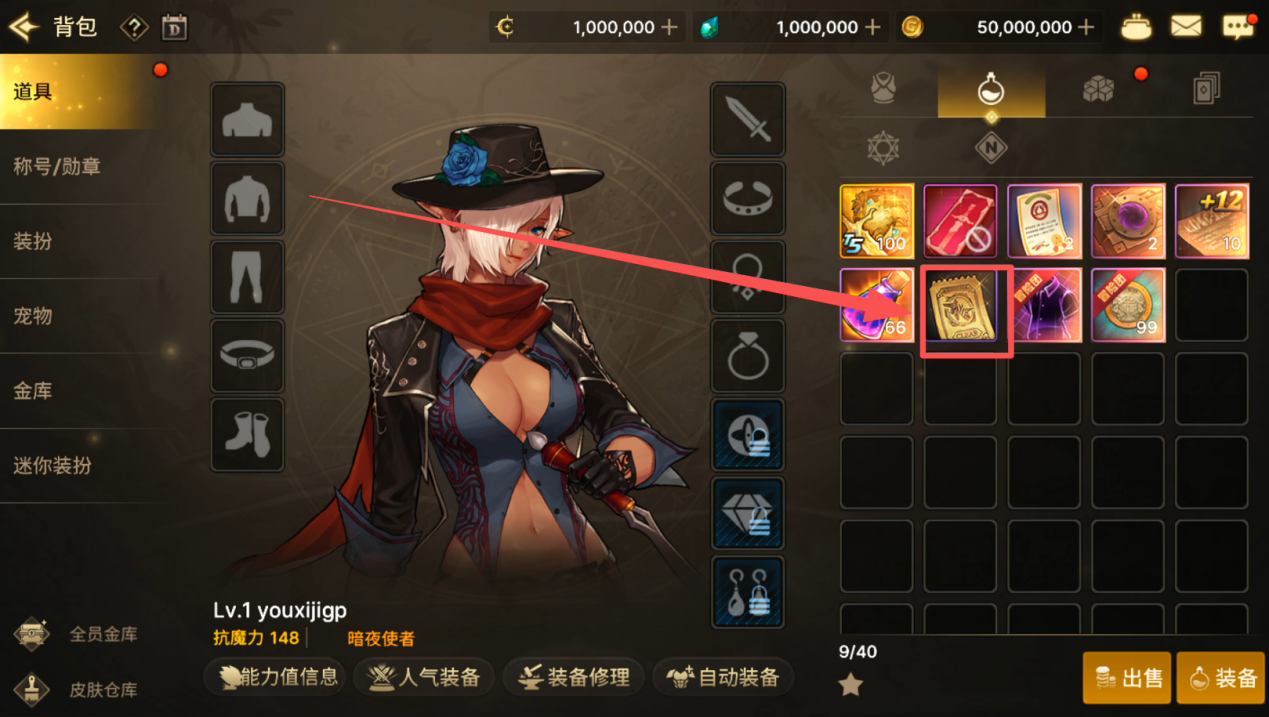Open the mail envelope icon

tap(1186, 27)
